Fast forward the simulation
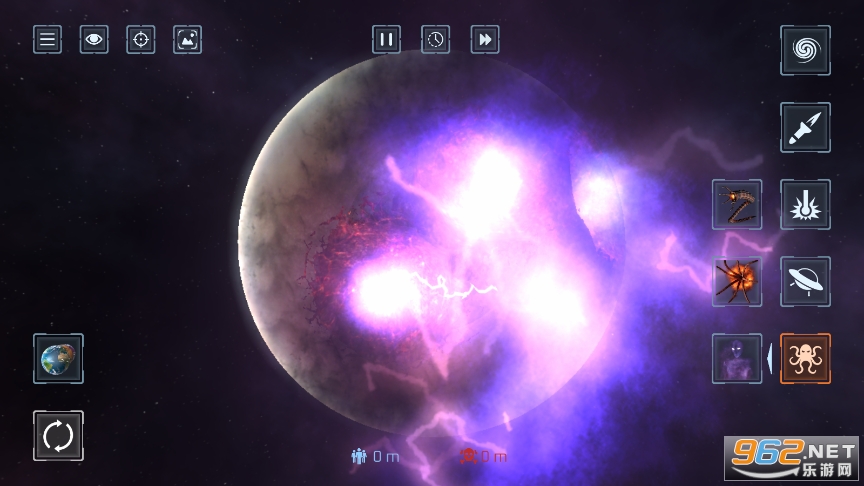 pos(485,40)
